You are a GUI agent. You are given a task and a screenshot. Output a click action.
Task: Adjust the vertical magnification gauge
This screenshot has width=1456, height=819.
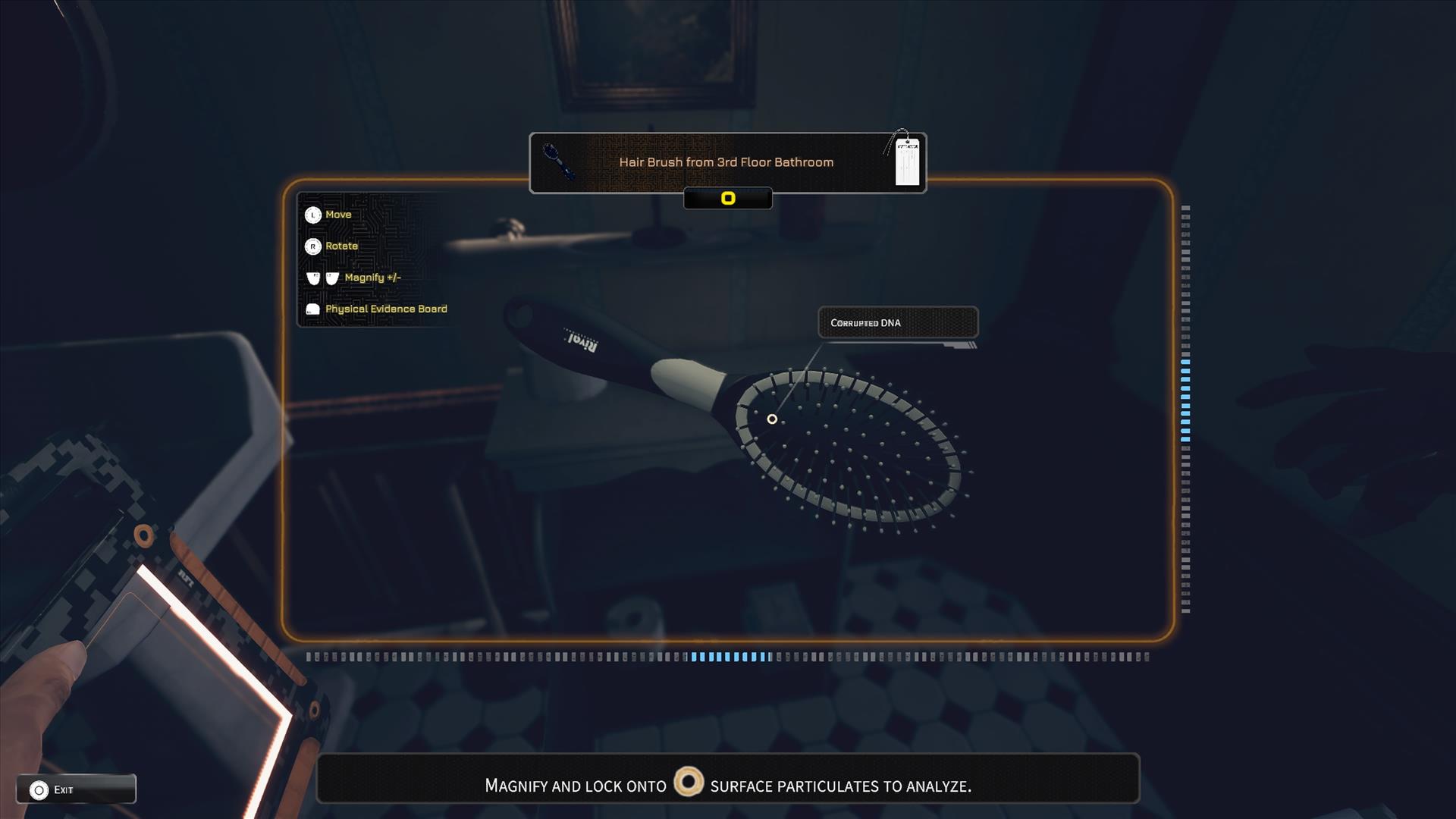pos(1185,408)
